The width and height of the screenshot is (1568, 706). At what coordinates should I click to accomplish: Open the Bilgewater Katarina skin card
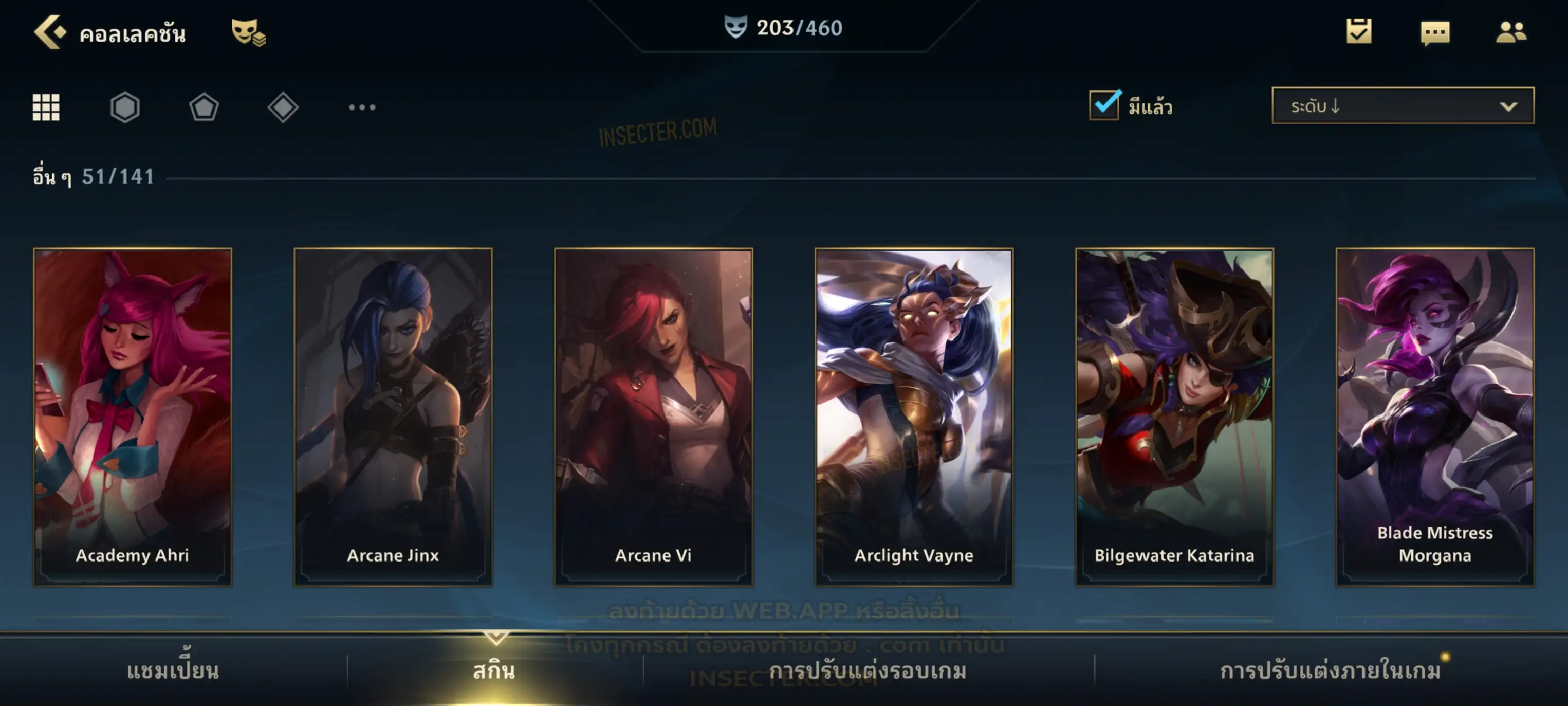(1174, 417)
